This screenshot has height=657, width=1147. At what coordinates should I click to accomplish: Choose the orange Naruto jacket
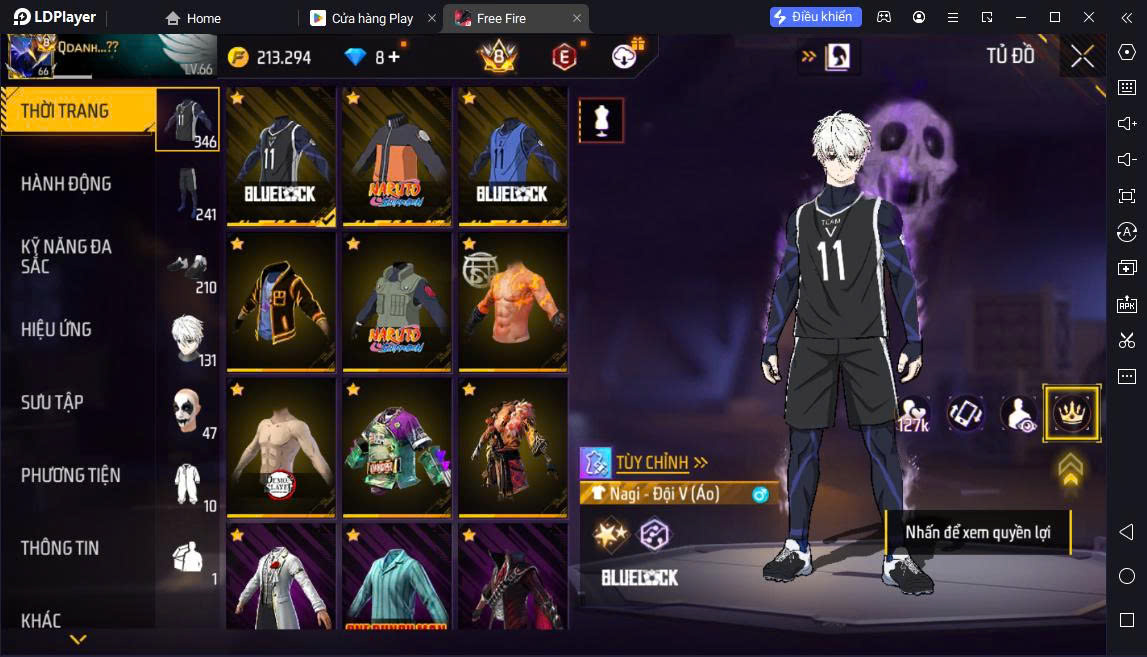pyautogui.click(x=397, y=156)
